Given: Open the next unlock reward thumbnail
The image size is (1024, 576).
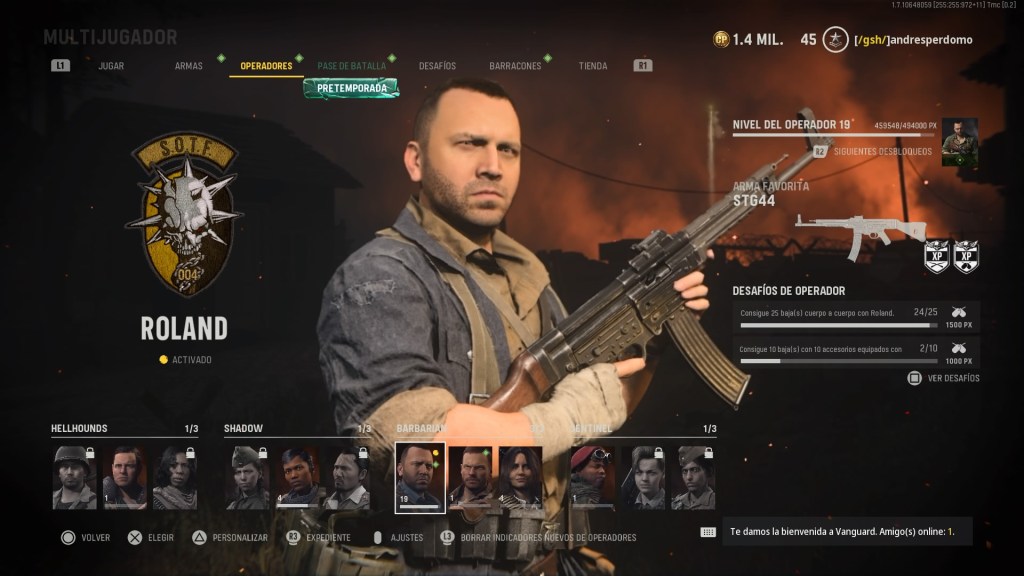Looking at the screenshot, I should [x=959, y=141].
